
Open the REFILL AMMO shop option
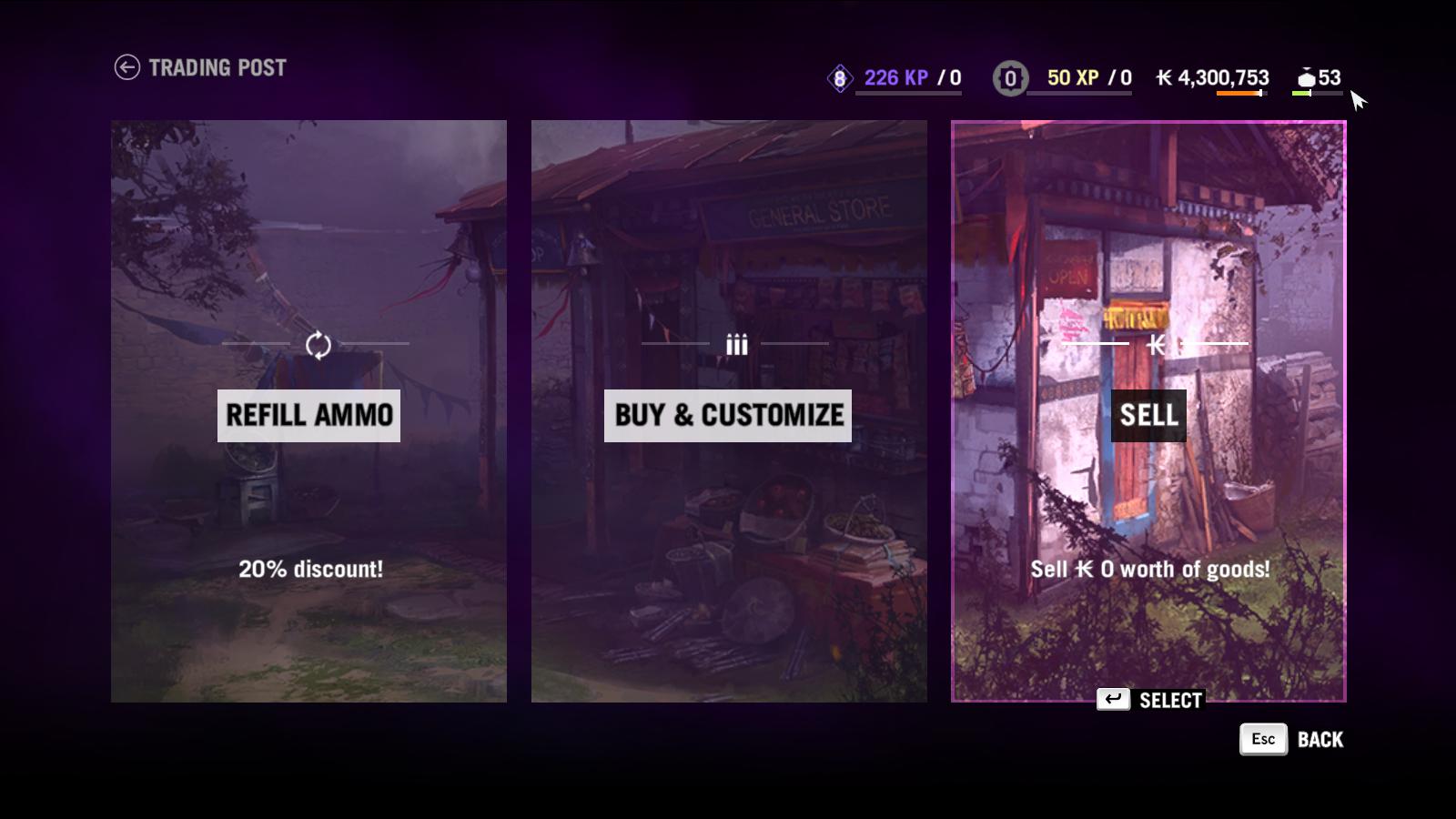pyautogui.click(x=308, y=417)
